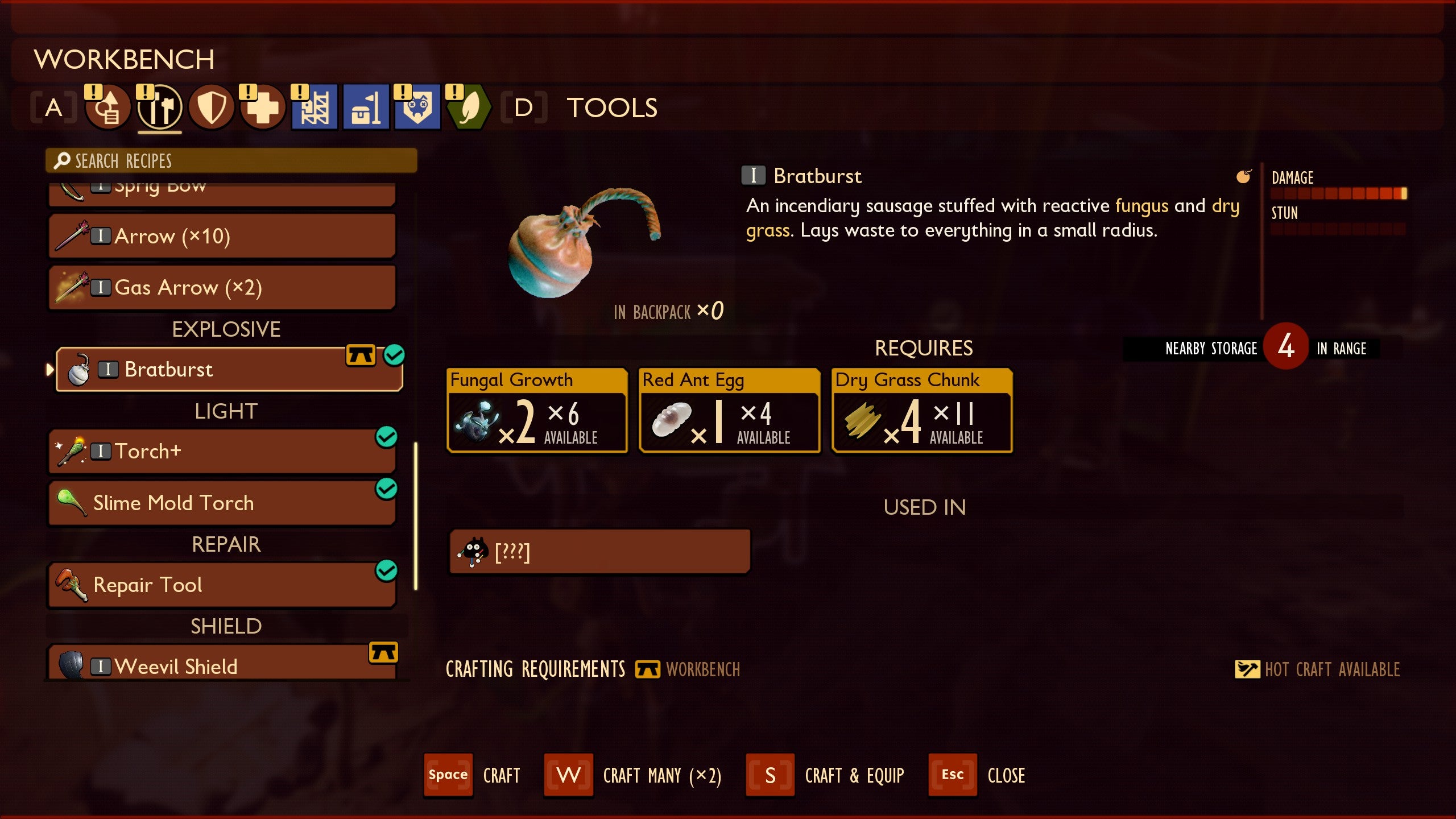Select the Weevil Shield recipe
The image size is (1456, 819).
point(222,664)
